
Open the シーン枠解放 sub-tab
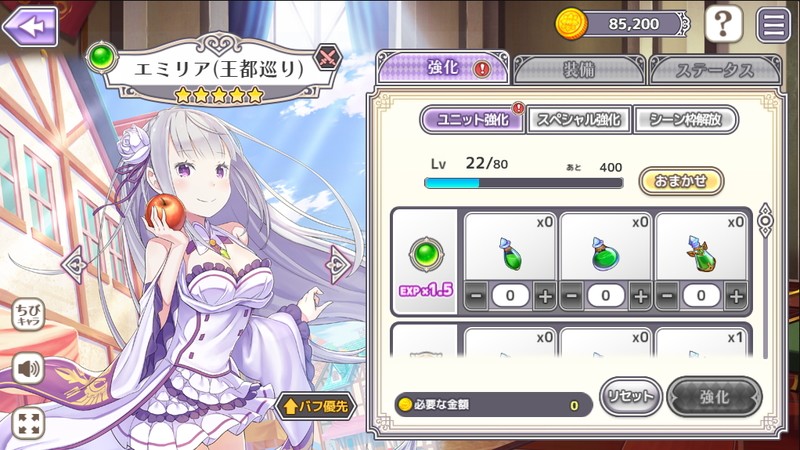[x=686, y=120]
